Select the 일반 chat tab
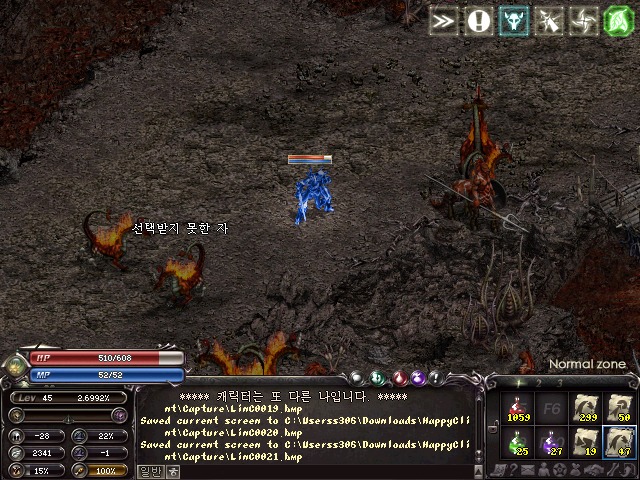Viewport: 640px width, 480px height. coord(151,470)
